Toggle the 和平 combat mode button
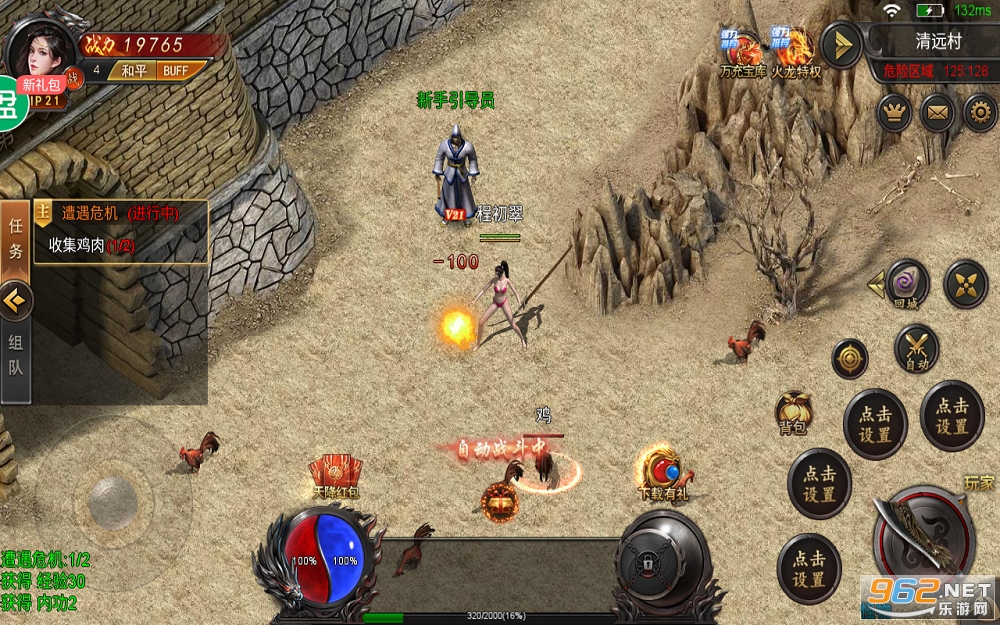1000x625 pixels. [x=134, y=71]
